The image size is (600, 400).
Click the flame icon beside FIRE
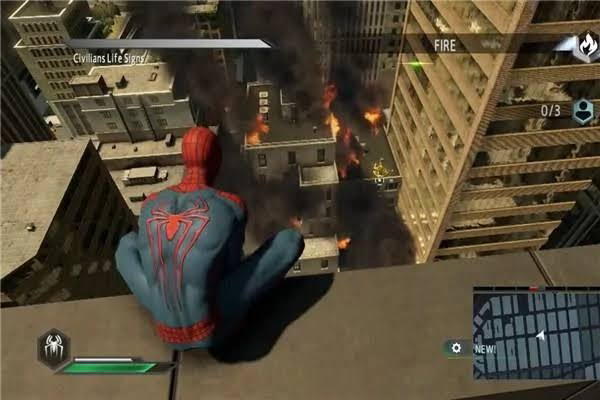click(584, 46)
